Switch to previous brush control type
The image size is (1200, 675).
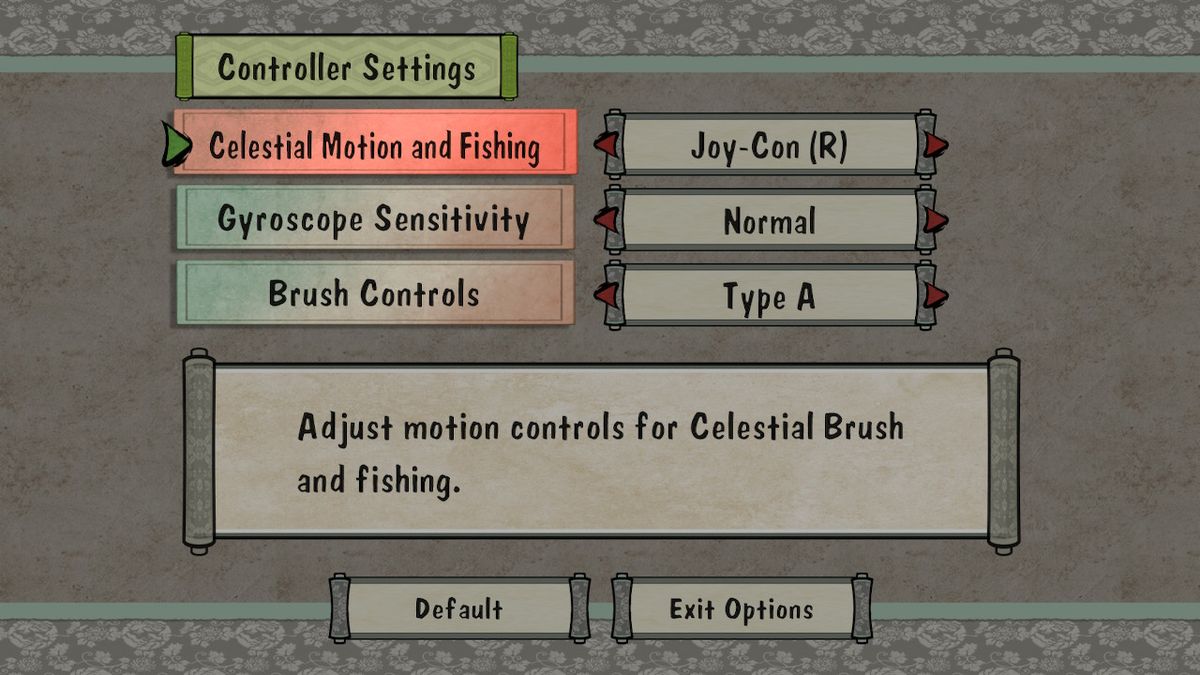(605, 296)
